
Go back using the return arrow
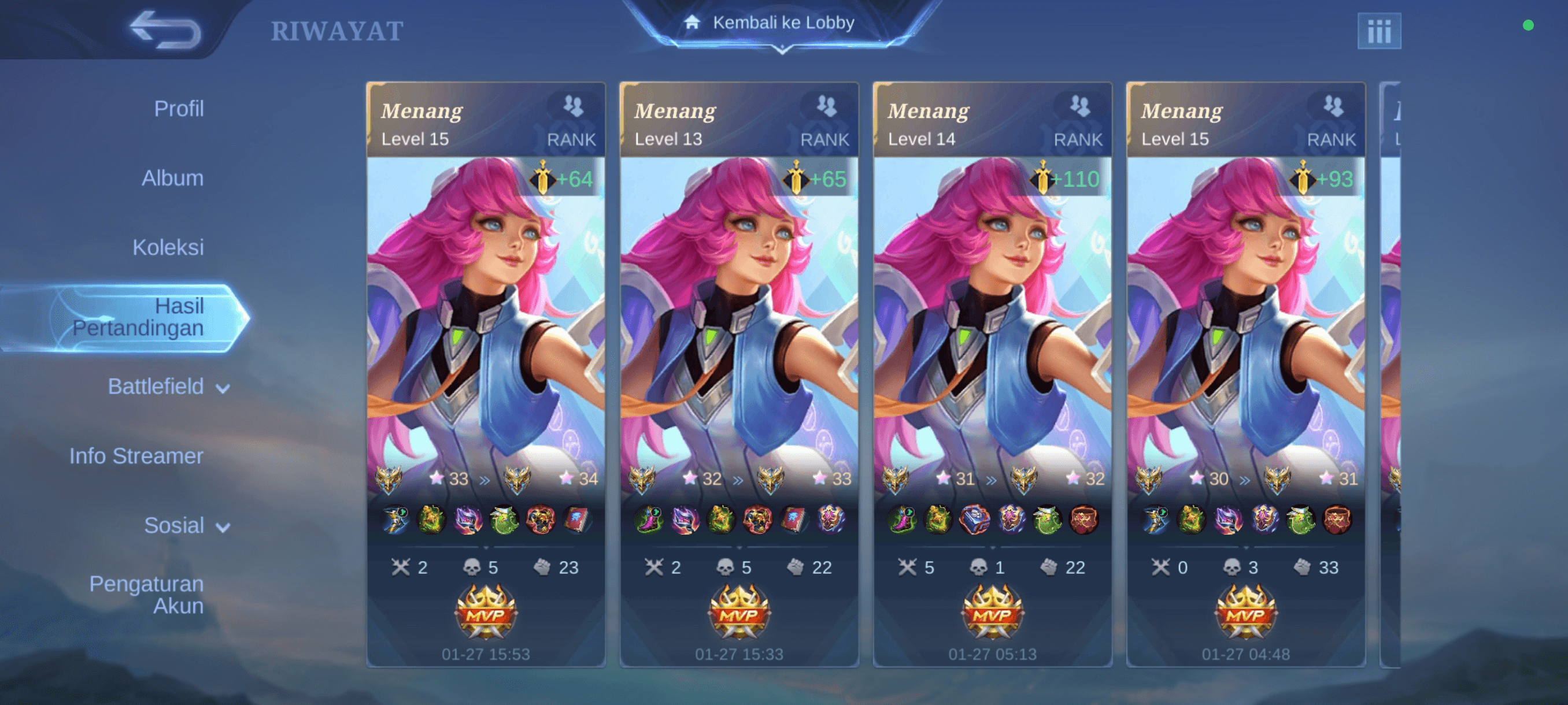coord(165,29)
